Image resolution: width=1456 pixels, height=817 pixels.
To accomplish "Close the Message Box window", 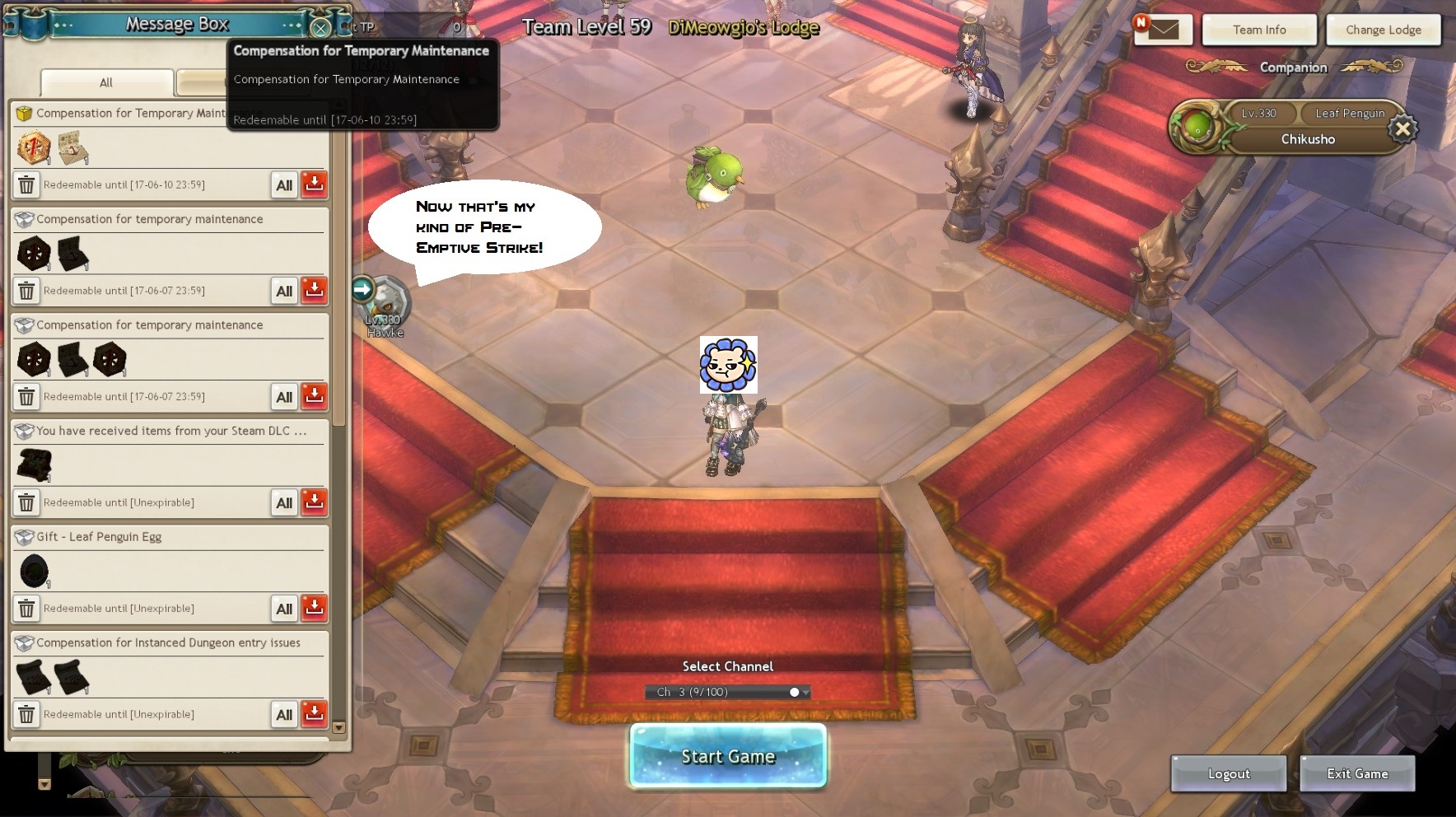I will [320, 28].
